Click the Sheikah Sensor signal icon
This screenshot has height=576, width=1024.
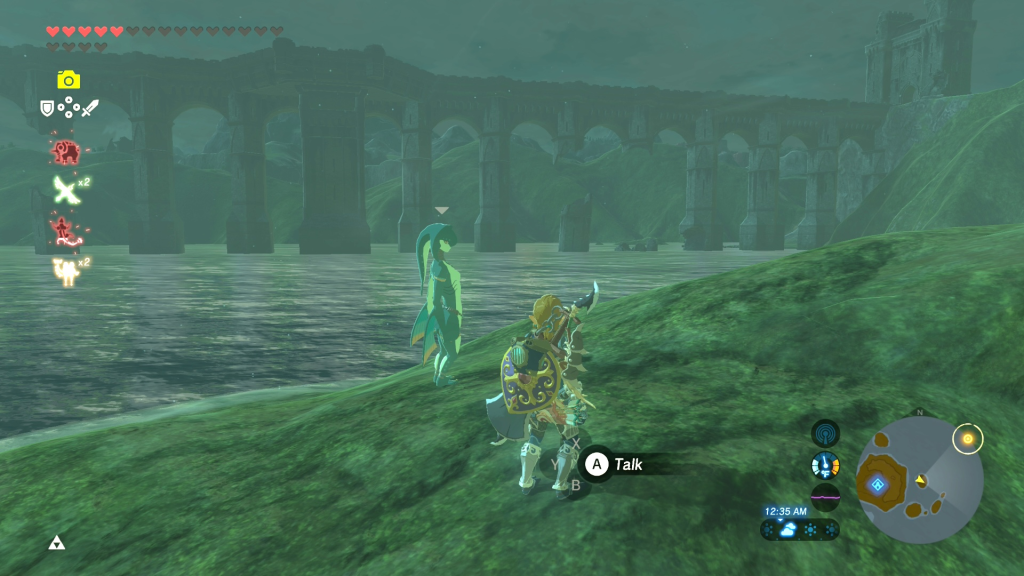825,433
